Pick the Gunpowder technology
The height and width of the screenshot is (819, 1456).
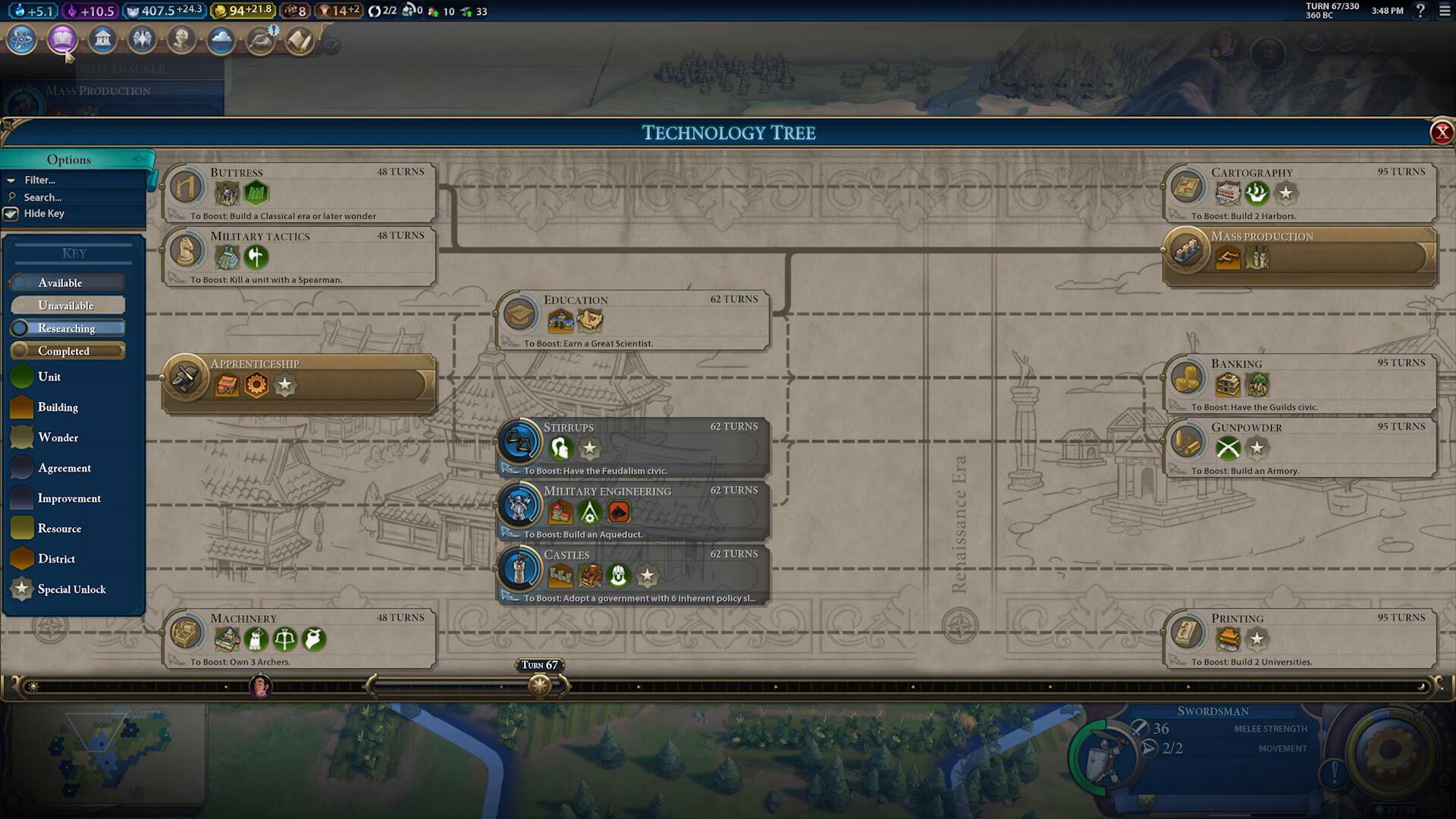click(x=1300, y=447)
